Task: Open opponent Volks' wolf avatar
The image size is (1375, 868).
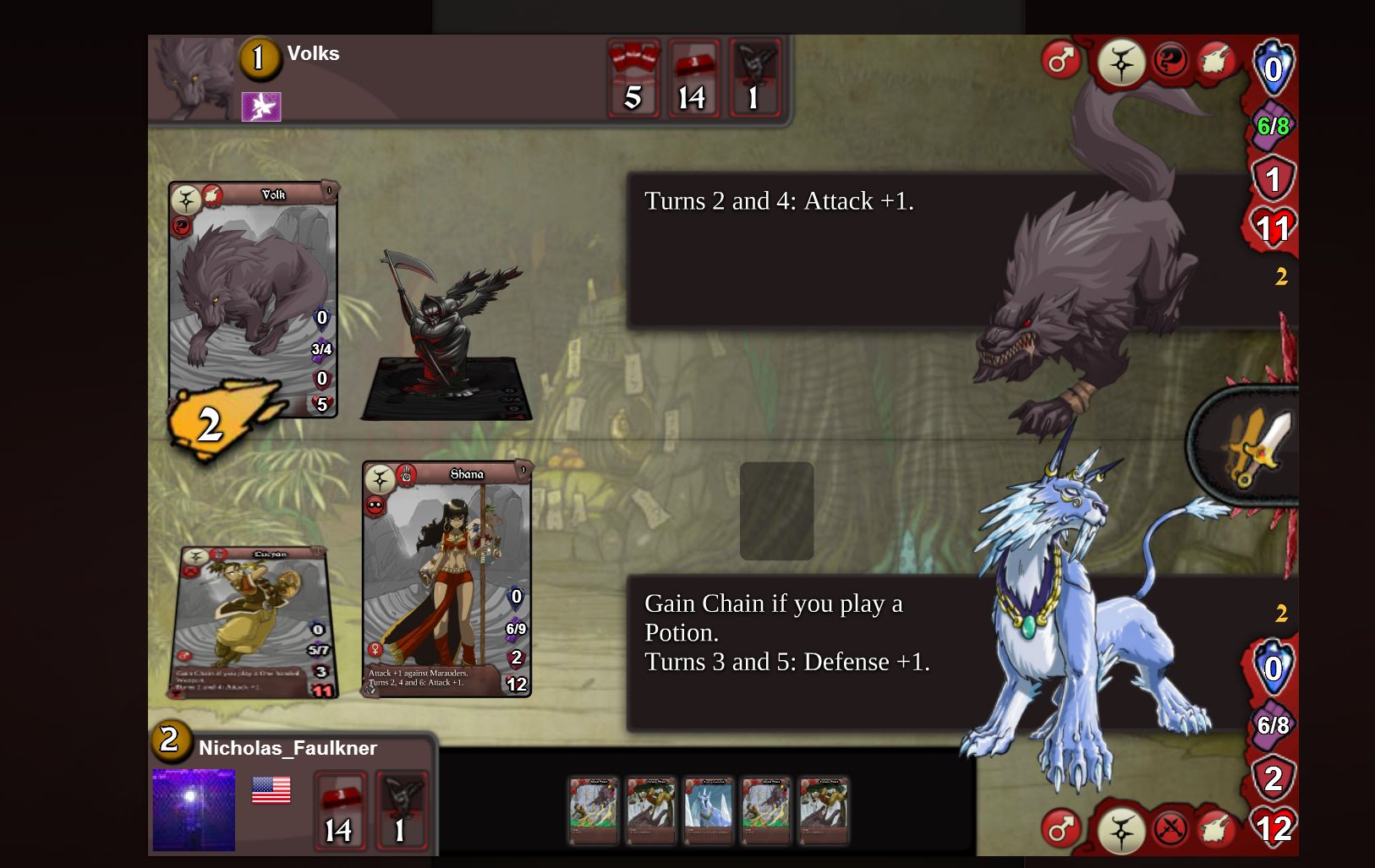Action: [x=193, y=79]
